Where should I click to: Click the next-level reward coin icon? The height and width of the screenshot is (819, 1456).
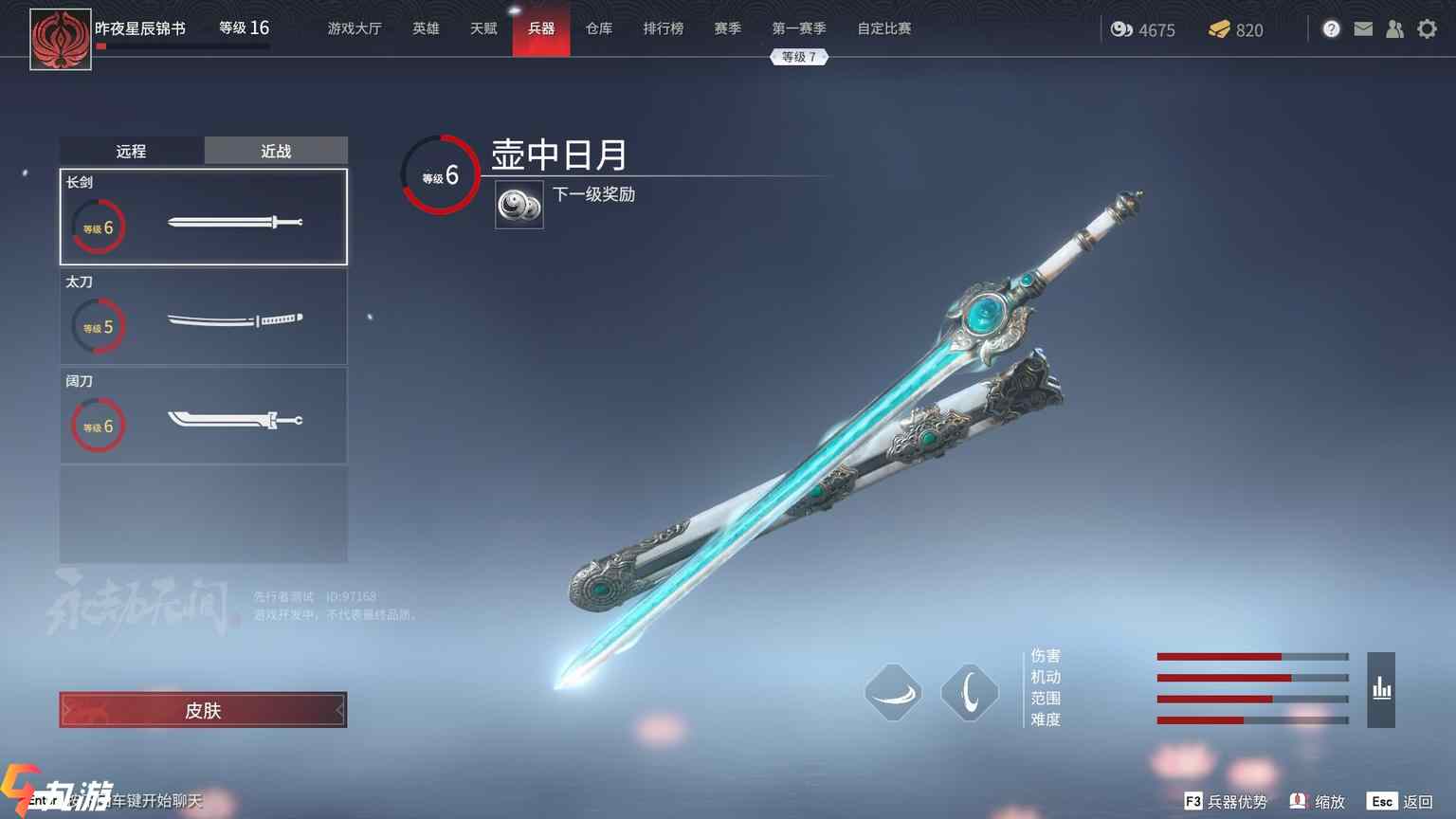(x=519, y=205)
